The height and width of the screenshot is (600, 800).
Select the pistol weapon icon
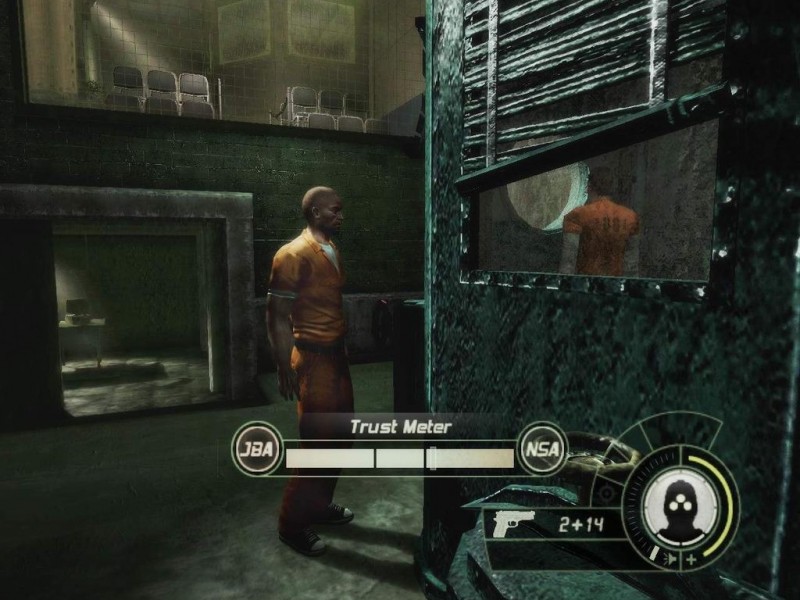pyautogui.click(x=515, y=522)
